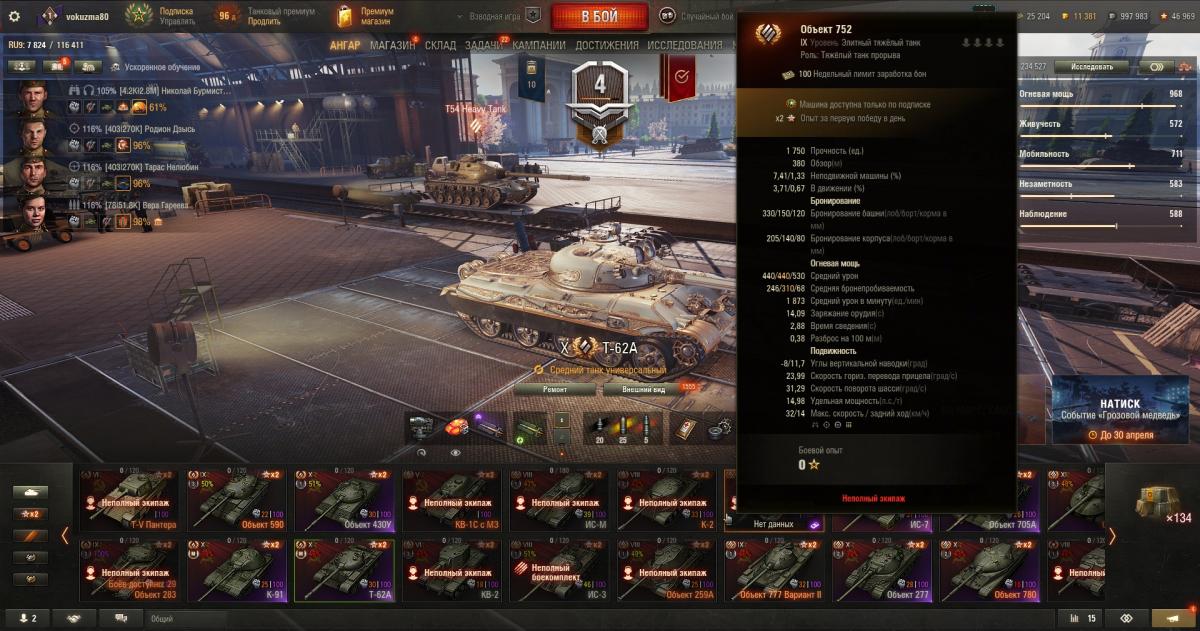This screenshot has width=1200, height=631.
Task: Select the Объект 430У tank tile
Action: click(343, 501)
